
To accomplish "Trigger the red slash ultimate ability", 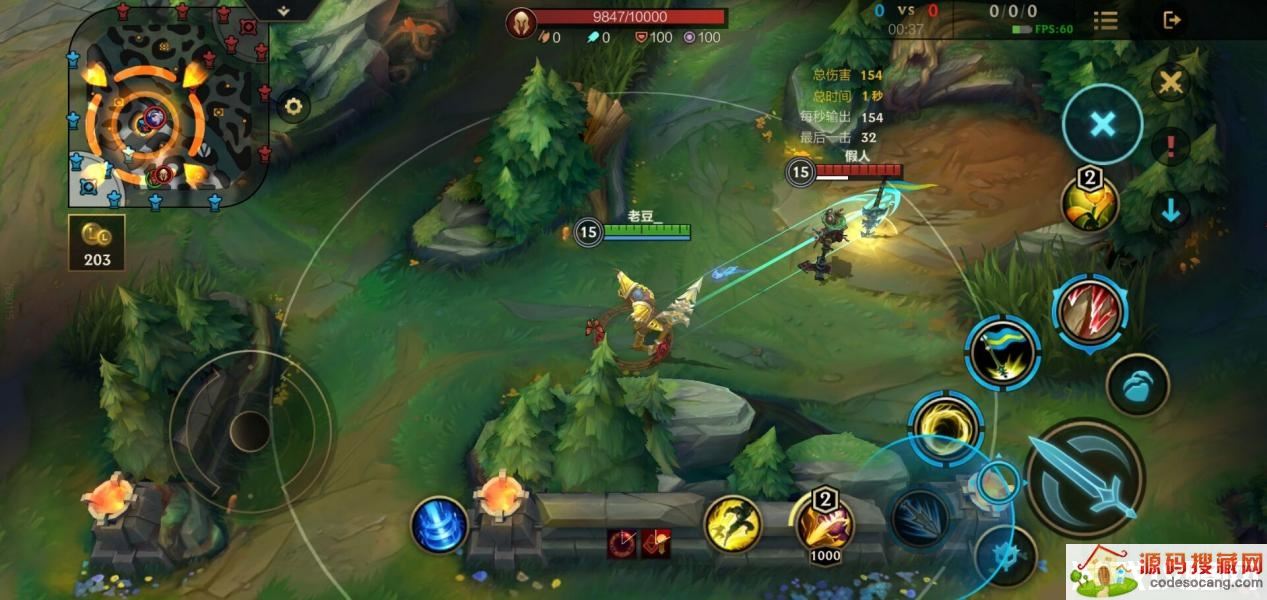I will point(1088,311).
